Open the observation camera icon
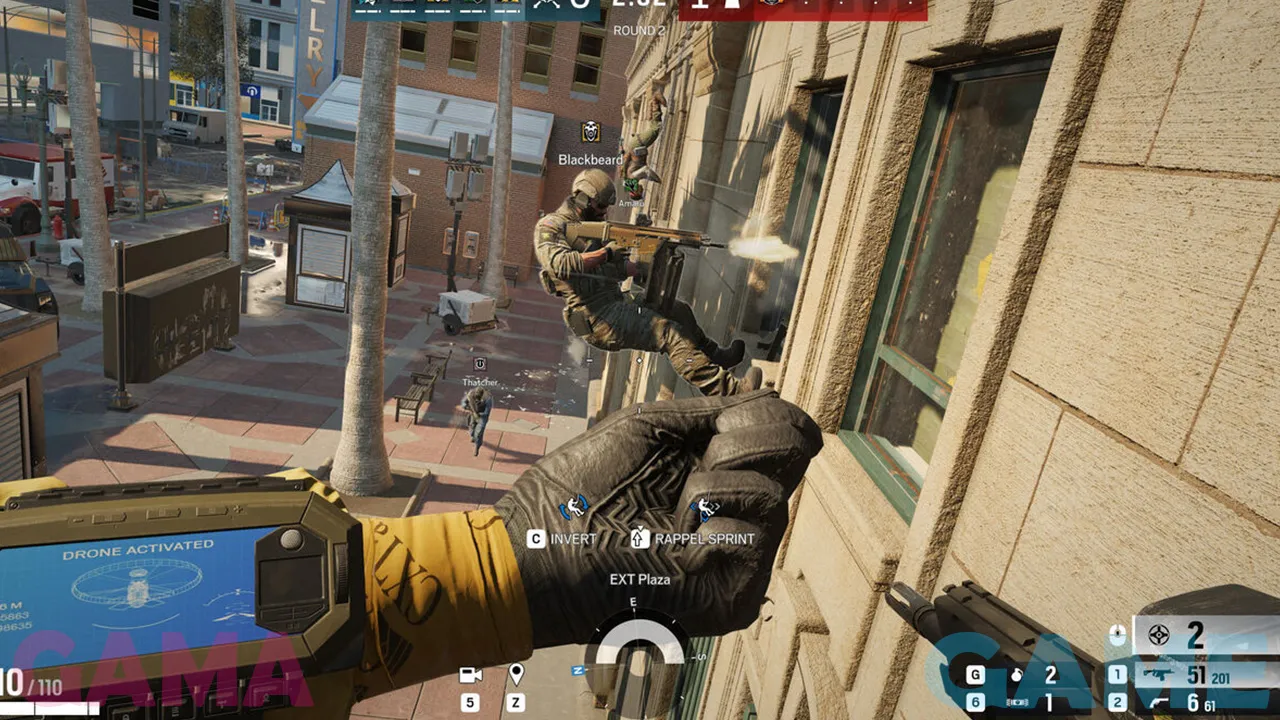Image resolution: width=1280 pixels, height=720 pixels. coord(470,675)
